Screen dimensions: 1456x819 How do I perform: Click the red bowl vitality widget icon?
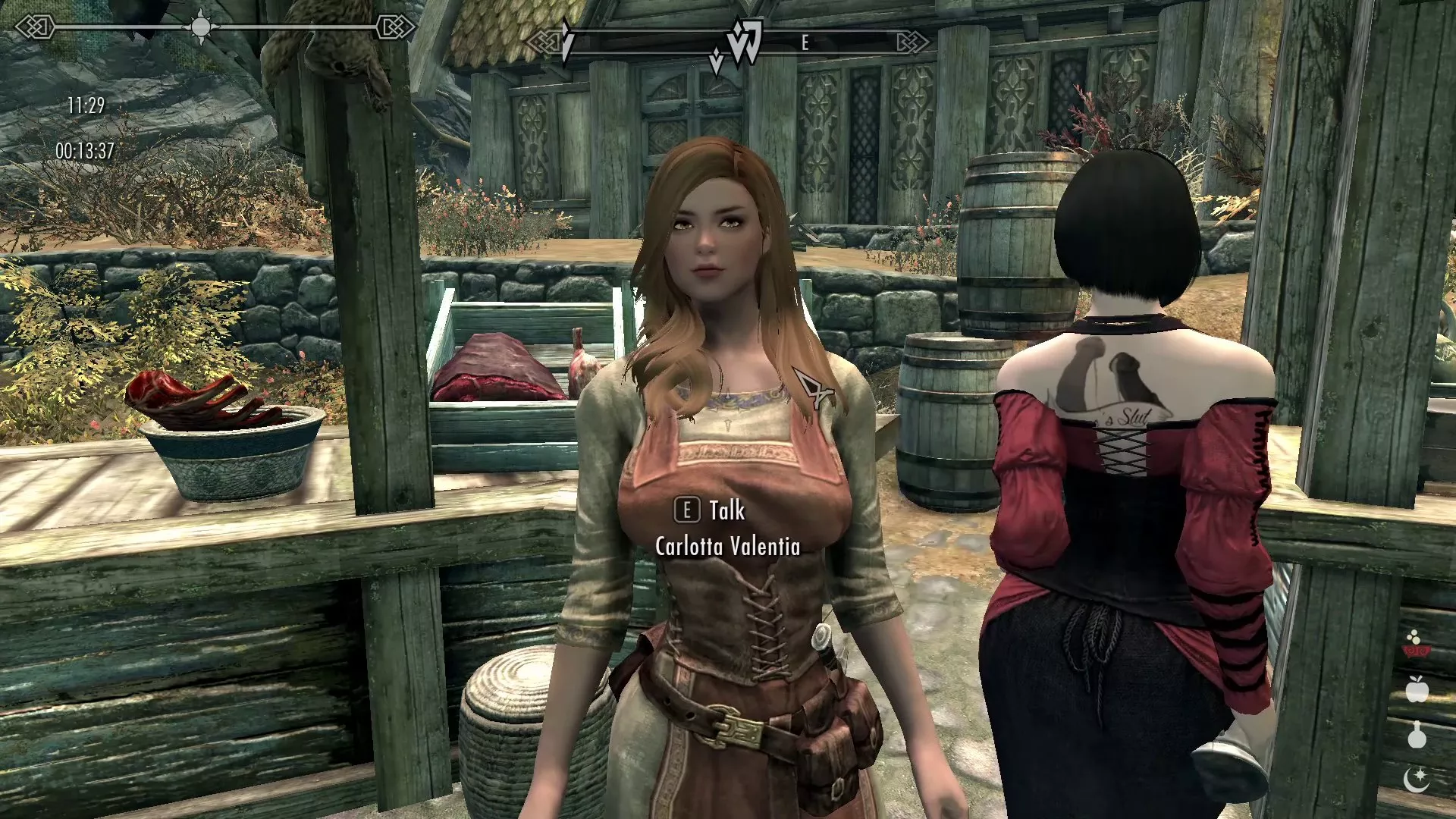click(x=1417, y=650)
